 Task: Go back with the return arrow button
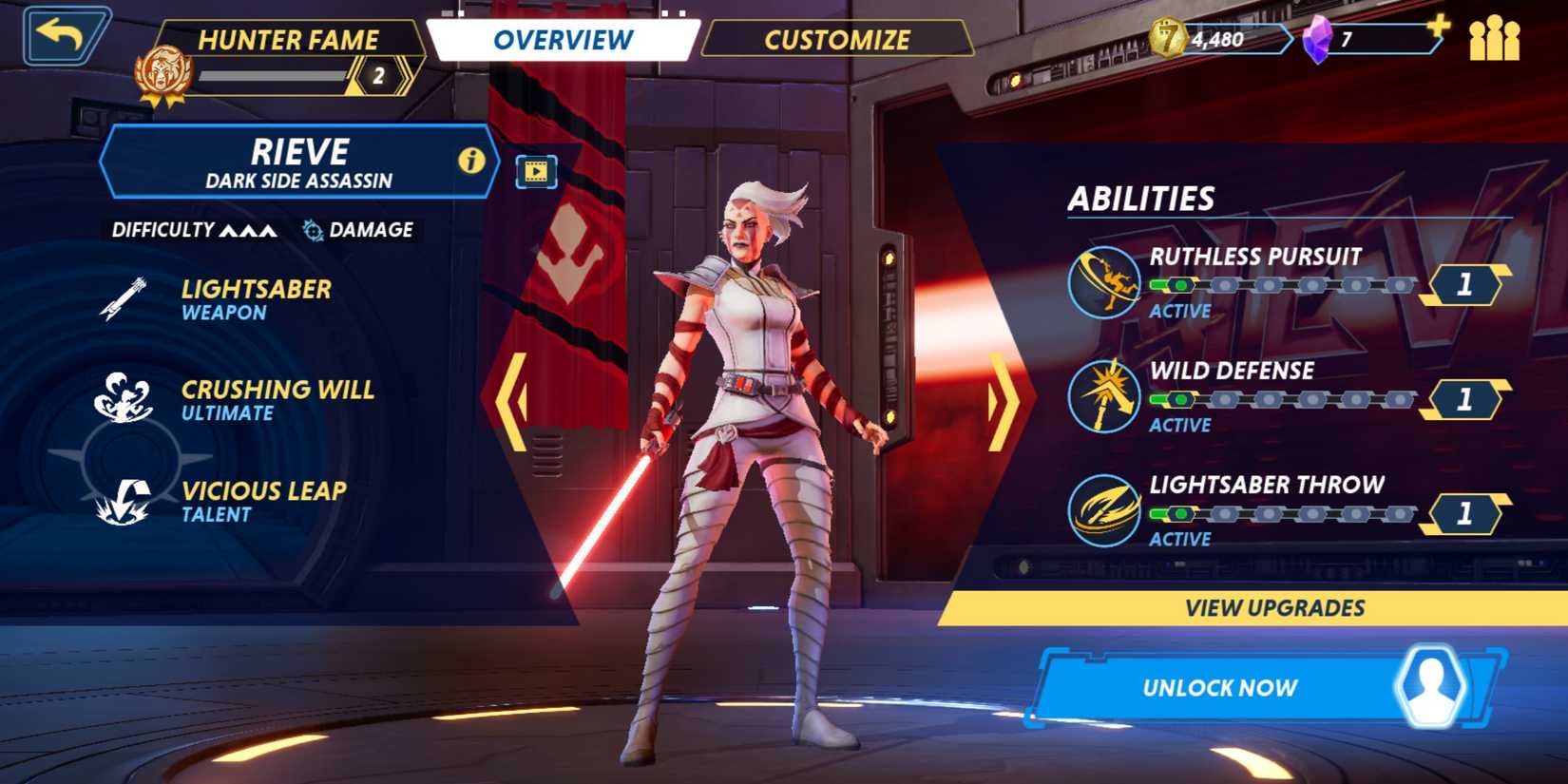65,36
